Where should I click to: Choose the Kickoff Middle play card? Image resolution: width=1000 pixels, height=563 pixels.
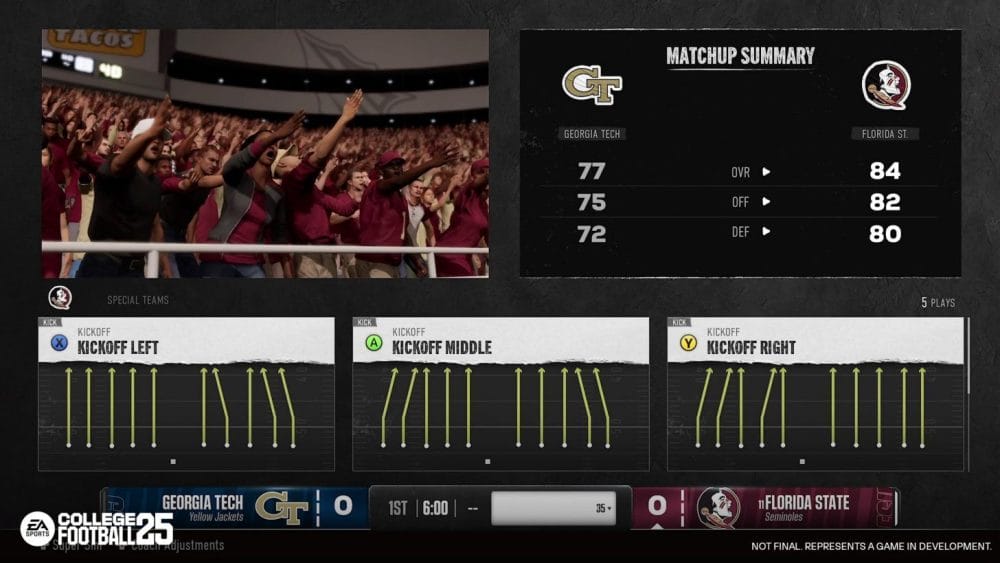(500, 394)
